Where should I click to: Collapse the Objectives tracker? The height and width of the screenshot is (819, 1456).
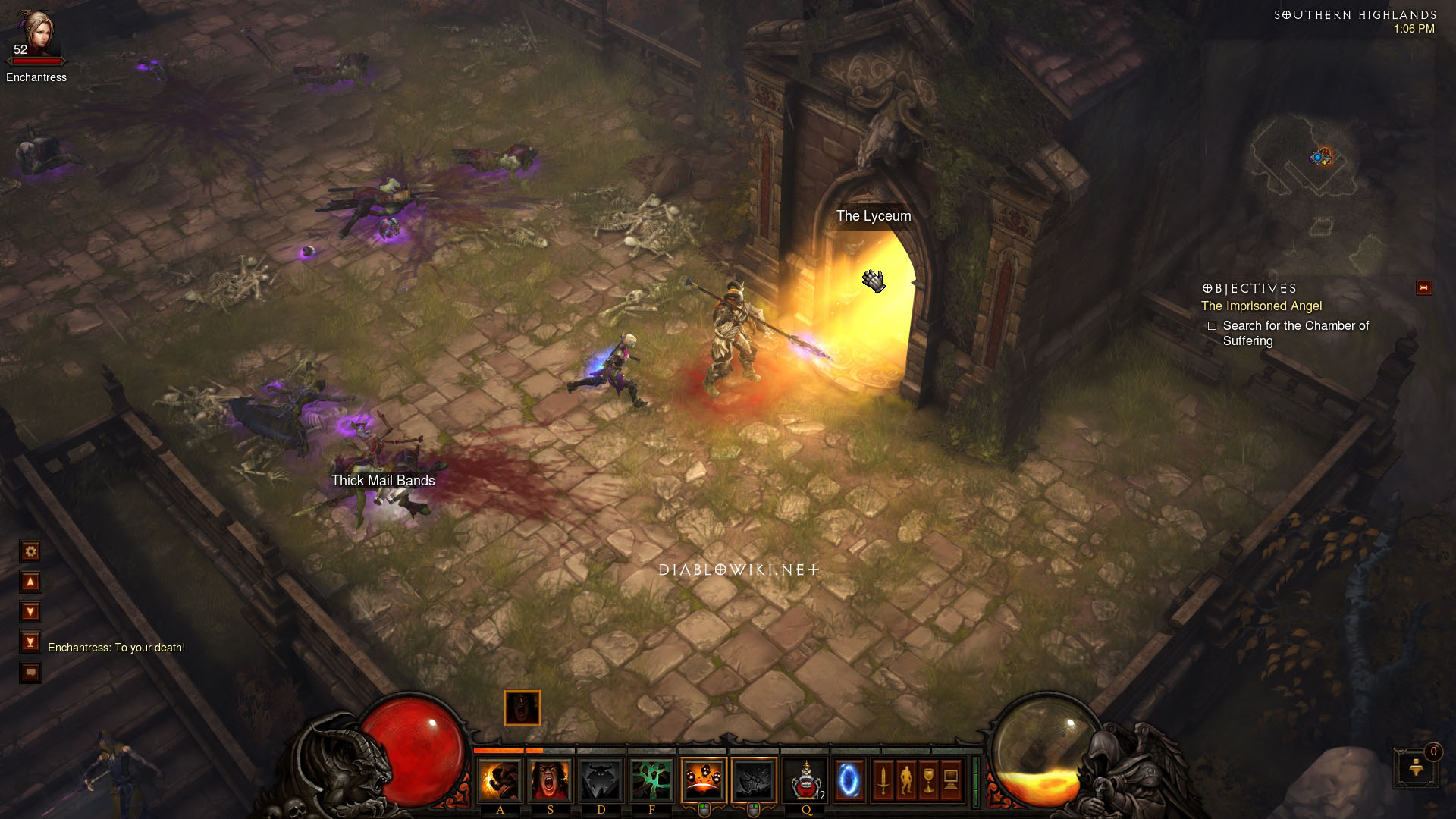click(1423, 288)
